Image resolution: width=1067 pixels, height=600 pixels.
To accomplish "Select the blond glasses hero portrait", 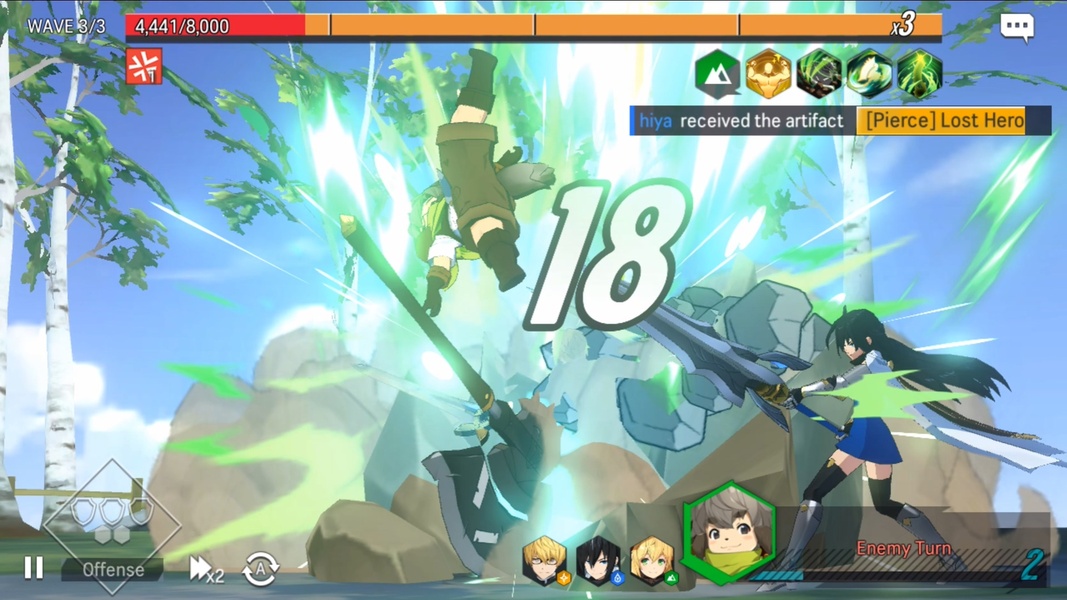I will pos(544,562).
